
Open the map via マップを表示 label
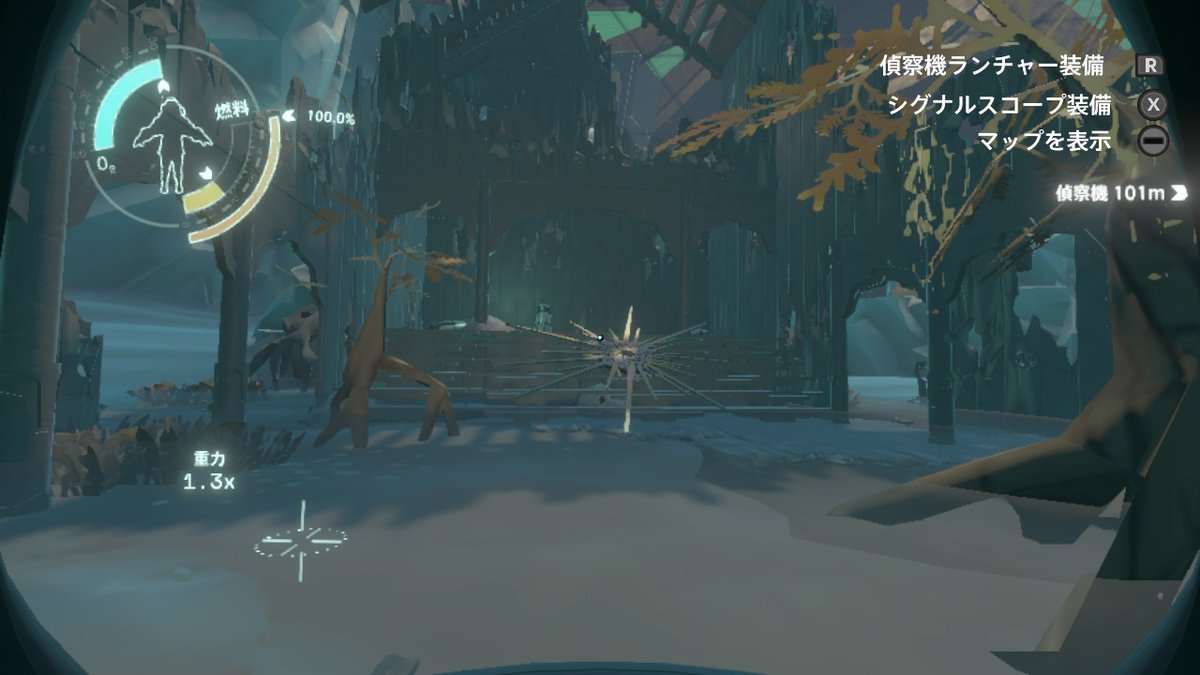tap(1046, 141)
